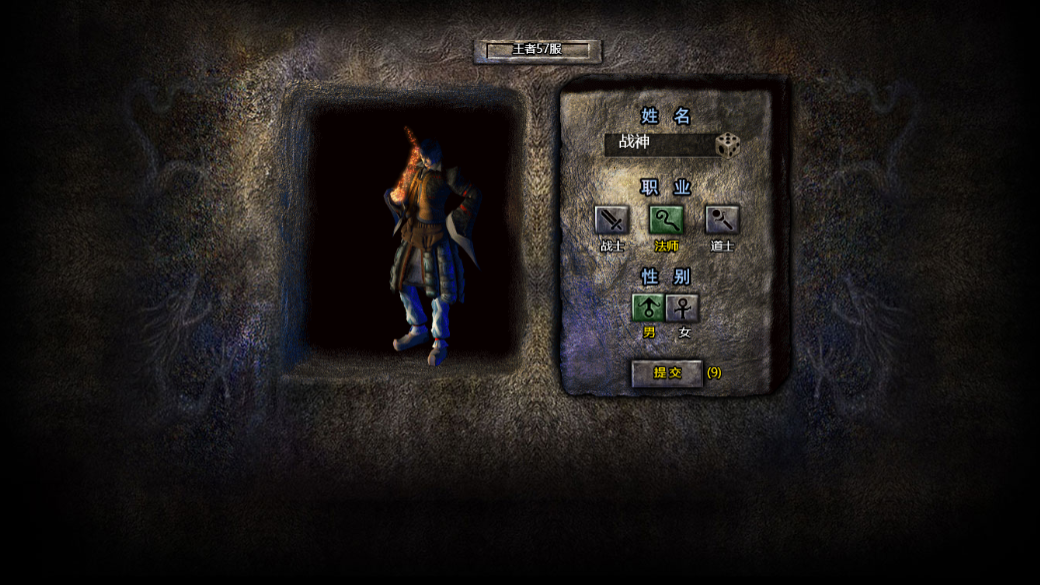This screenshot has width=1040, height=585.
Task: Submit the character with 提交 button
Action: 667,373
